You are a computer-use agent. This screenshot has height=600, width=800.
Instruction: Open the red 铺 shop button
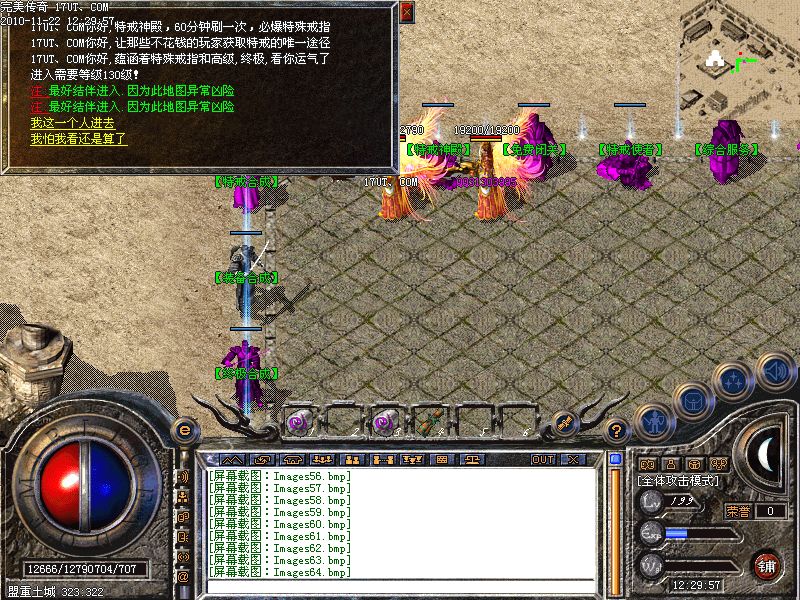pos(767,565)
